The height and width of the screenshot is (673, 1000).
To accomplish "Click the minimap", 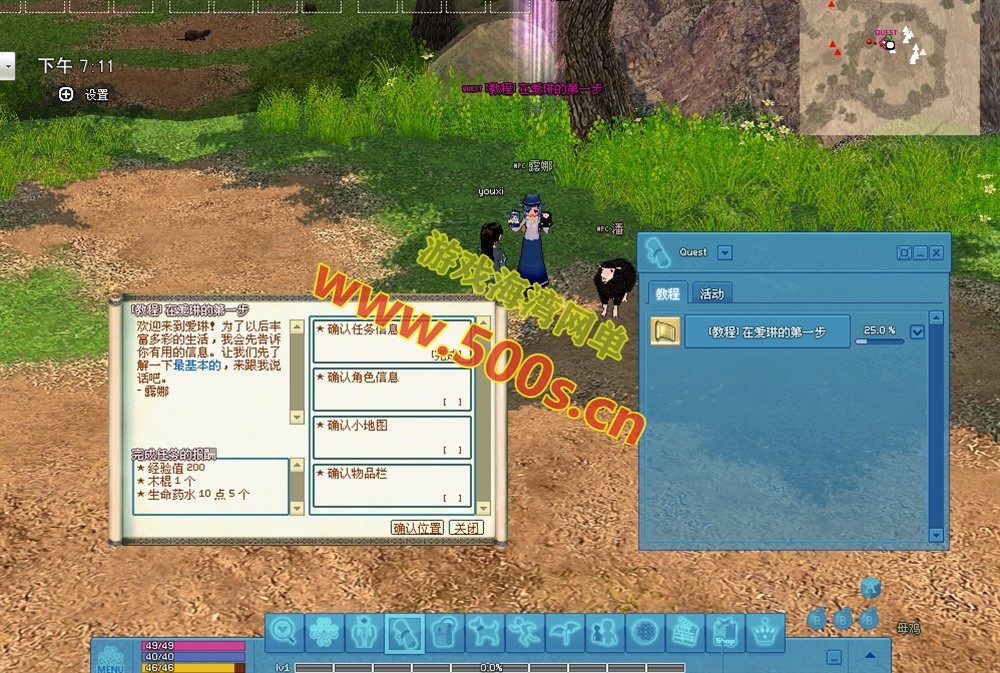I will point(889,67).
